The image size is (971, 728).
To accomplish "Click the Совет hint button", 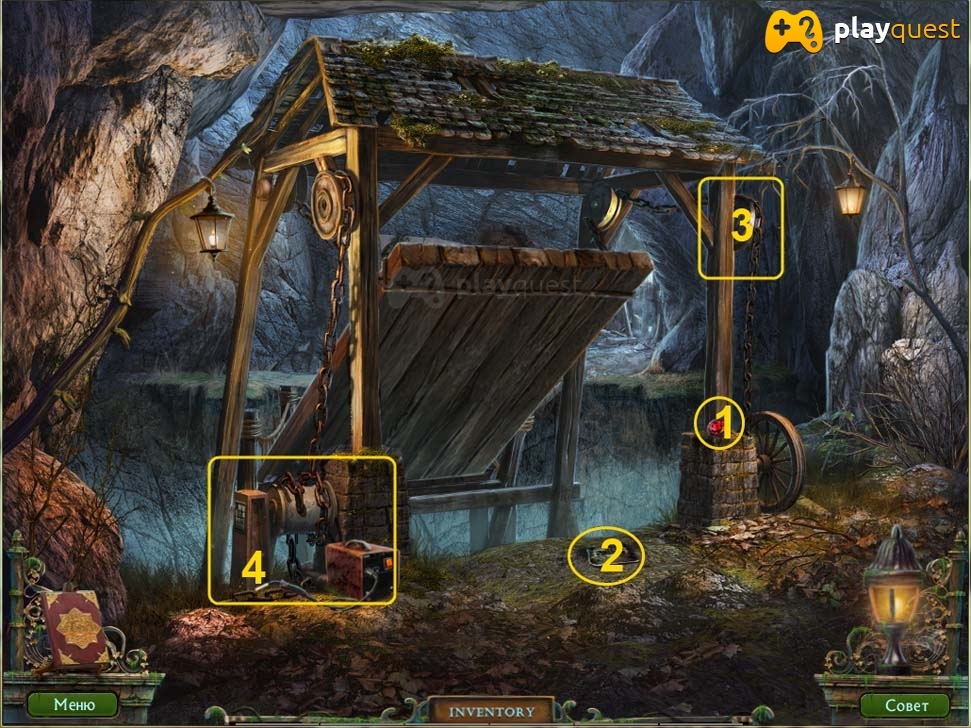I will pos(904,705).
